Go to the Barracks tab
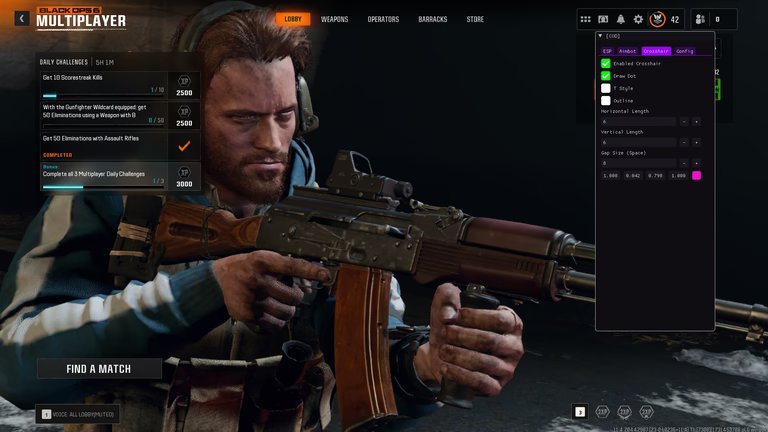The image size is (768, 432). click(x=432, y=19)
